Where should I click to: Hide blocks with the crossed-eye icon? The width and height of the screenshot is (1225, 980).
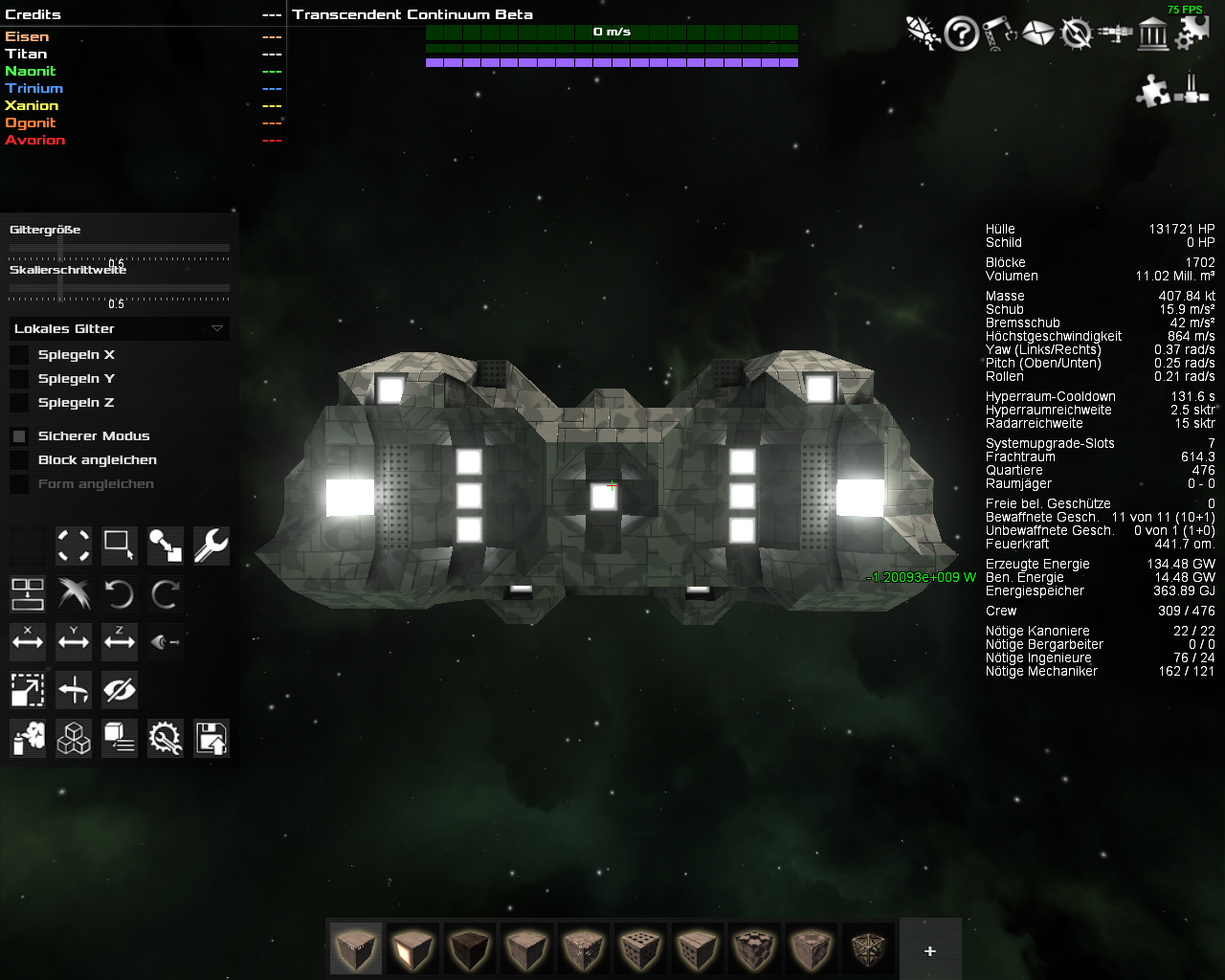pos(120,689)
